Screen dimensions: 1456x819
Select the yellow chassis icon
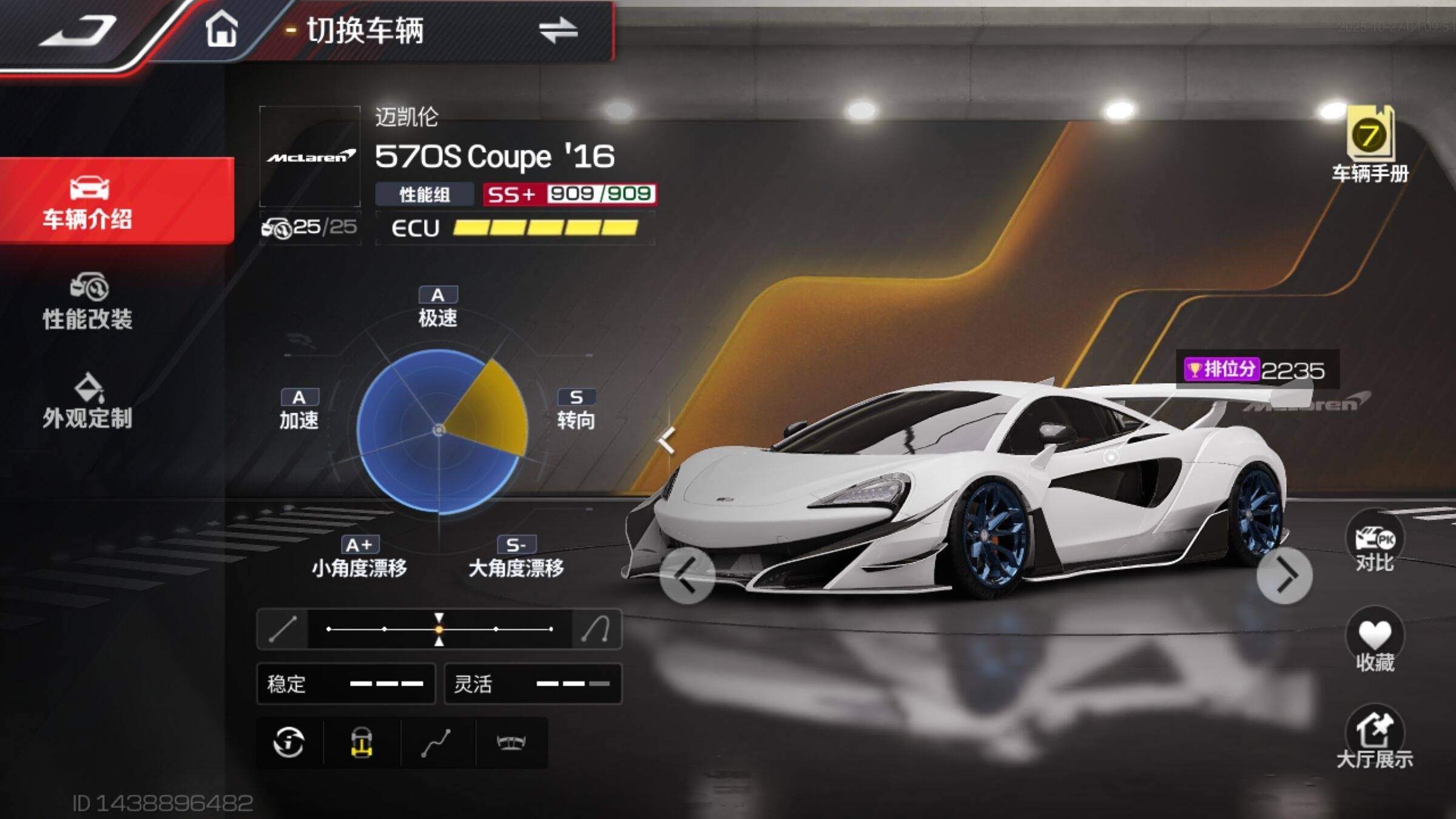coord(362,743)
